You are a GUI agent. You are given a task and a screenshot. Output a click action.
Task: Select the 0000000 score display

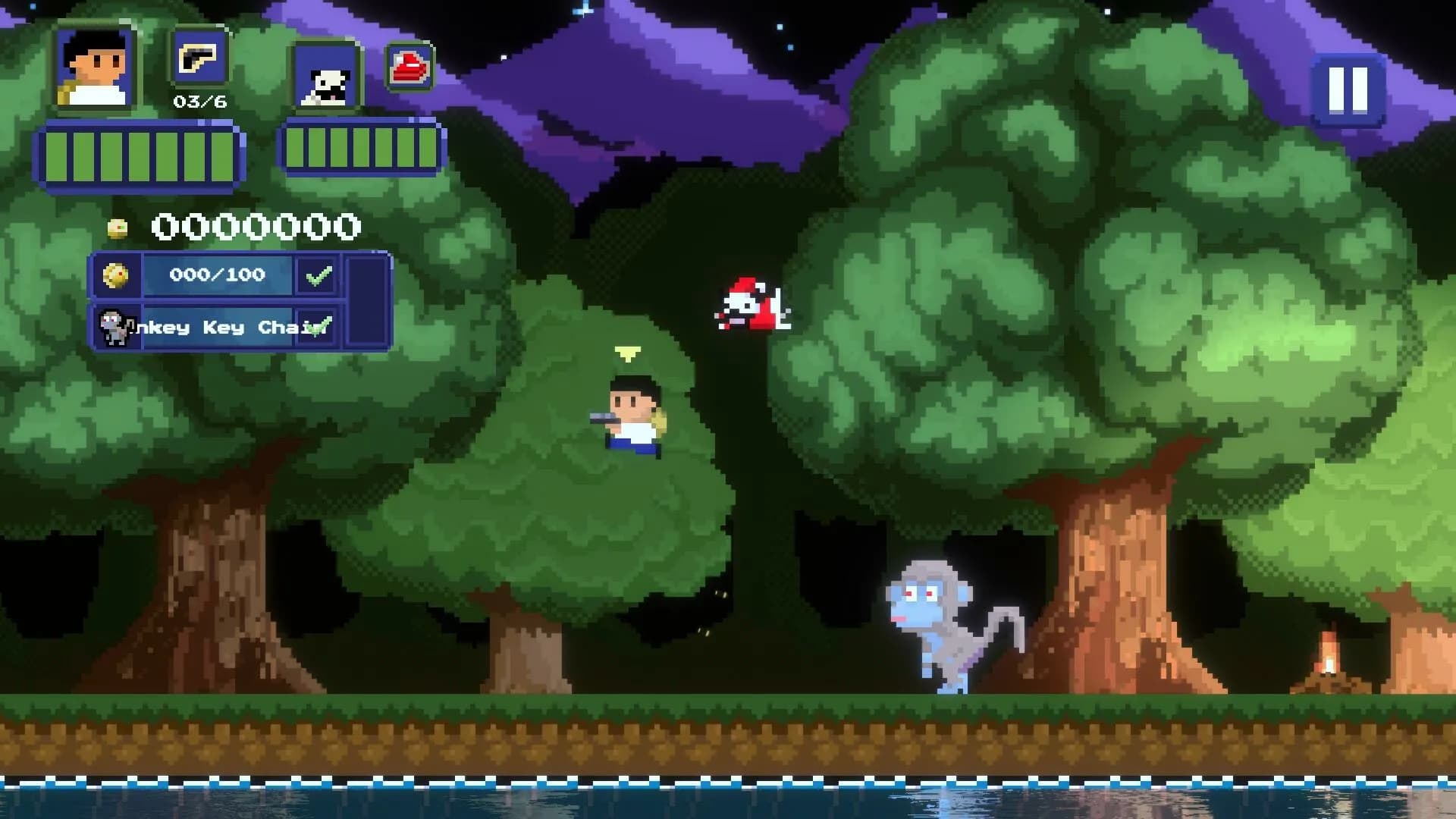click(254, 224)
